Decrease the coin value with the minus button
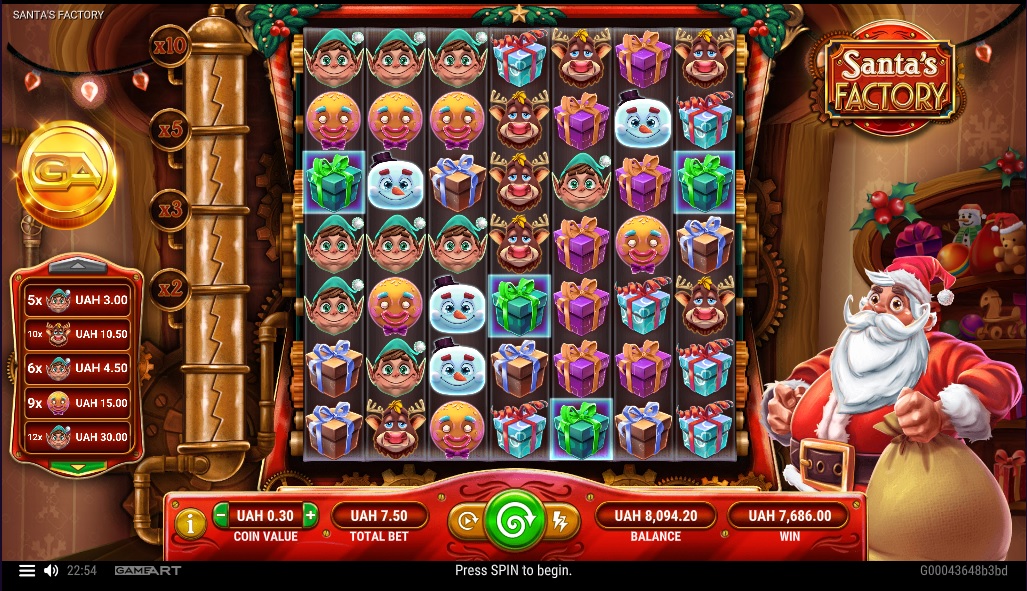This screenshot has height=591, width=1027. pyautogui.click(x=221, y=516)
